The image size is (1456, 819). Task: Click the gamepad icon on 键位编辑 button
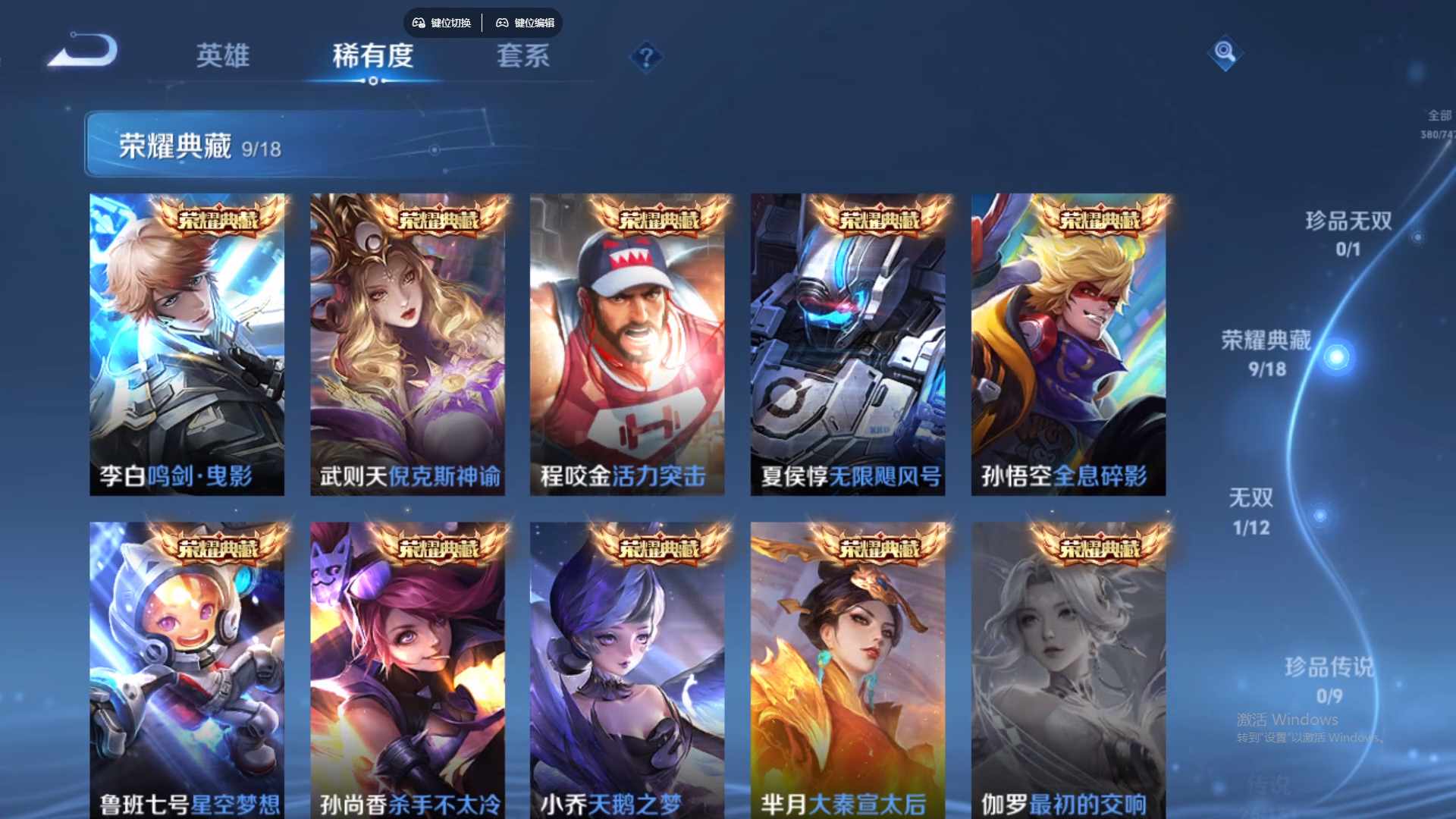[502, 23]
